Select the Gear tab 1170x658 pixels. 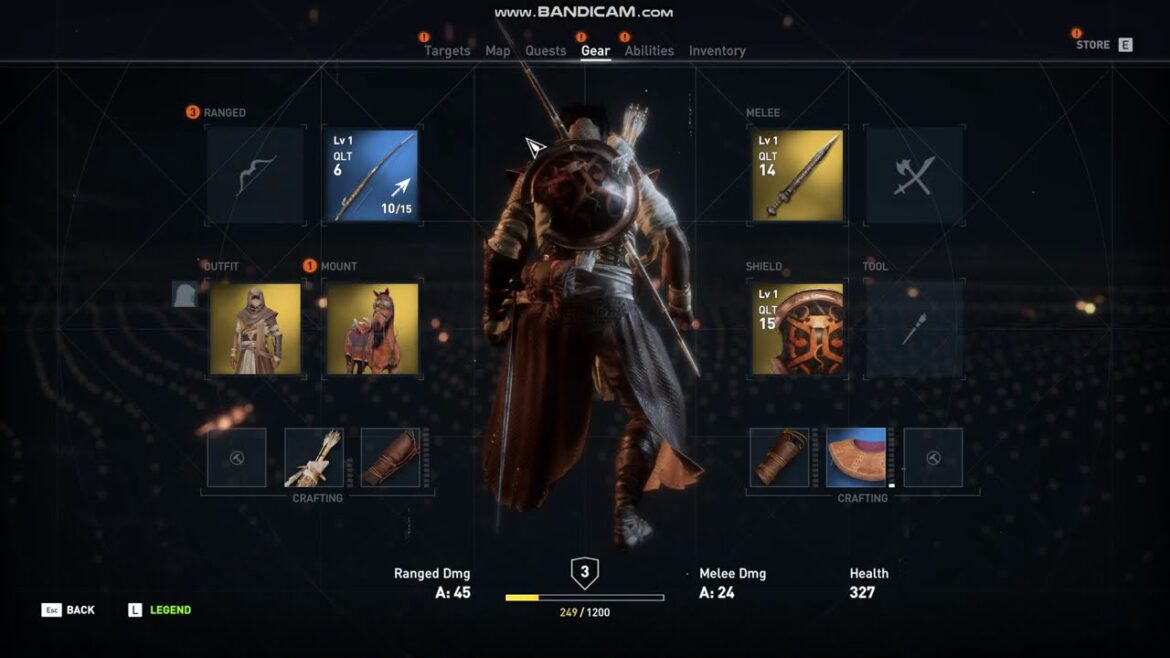596,51
